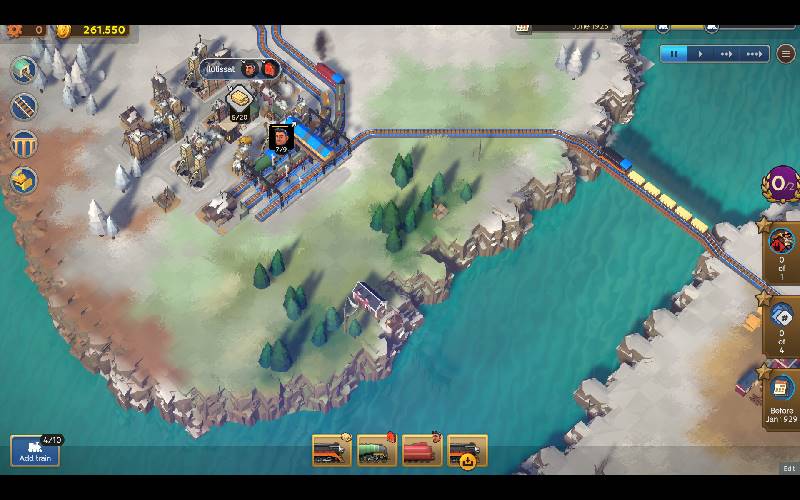Activate the yellow bulldozer demolish tool
This screenshot has width=800, height=500.
click(x=23, y=180)
